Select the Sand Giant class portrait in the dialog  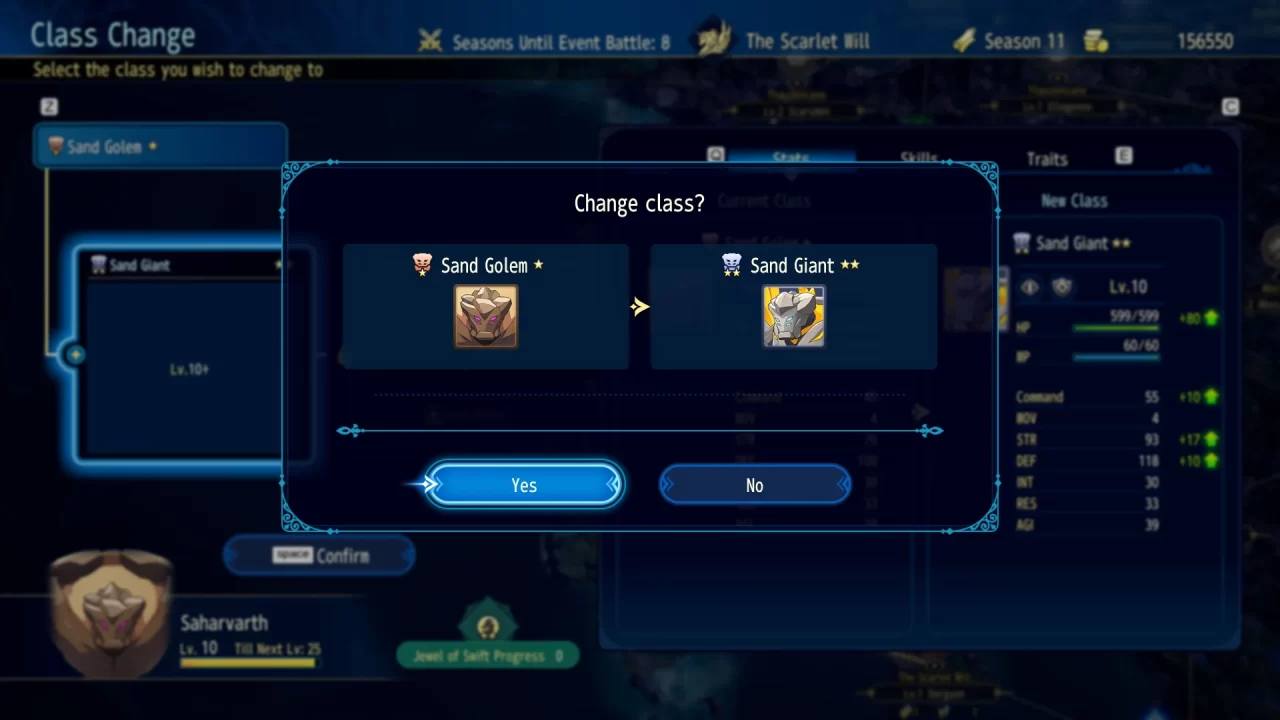point(793,317)
